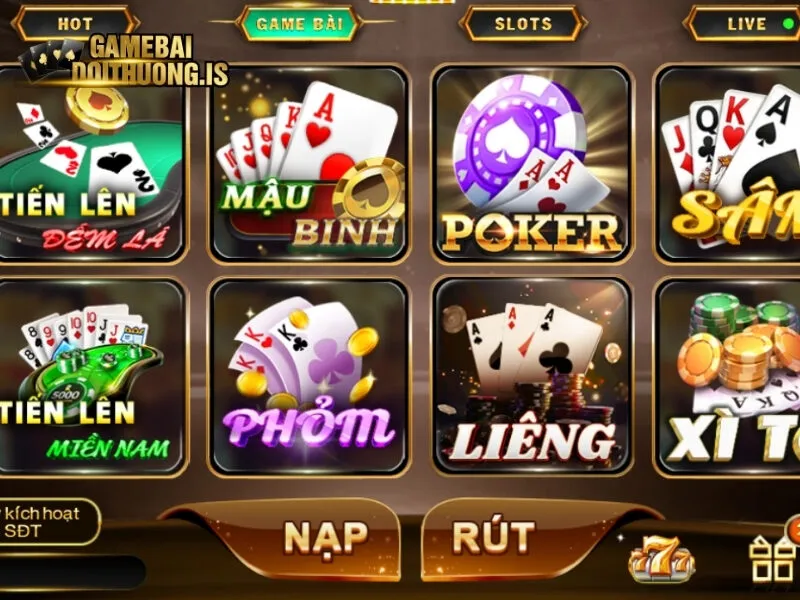The width and height of the screenshot is (800, 600).
Task: Select the GAME BÀI tab
Action: pos(299,23)
